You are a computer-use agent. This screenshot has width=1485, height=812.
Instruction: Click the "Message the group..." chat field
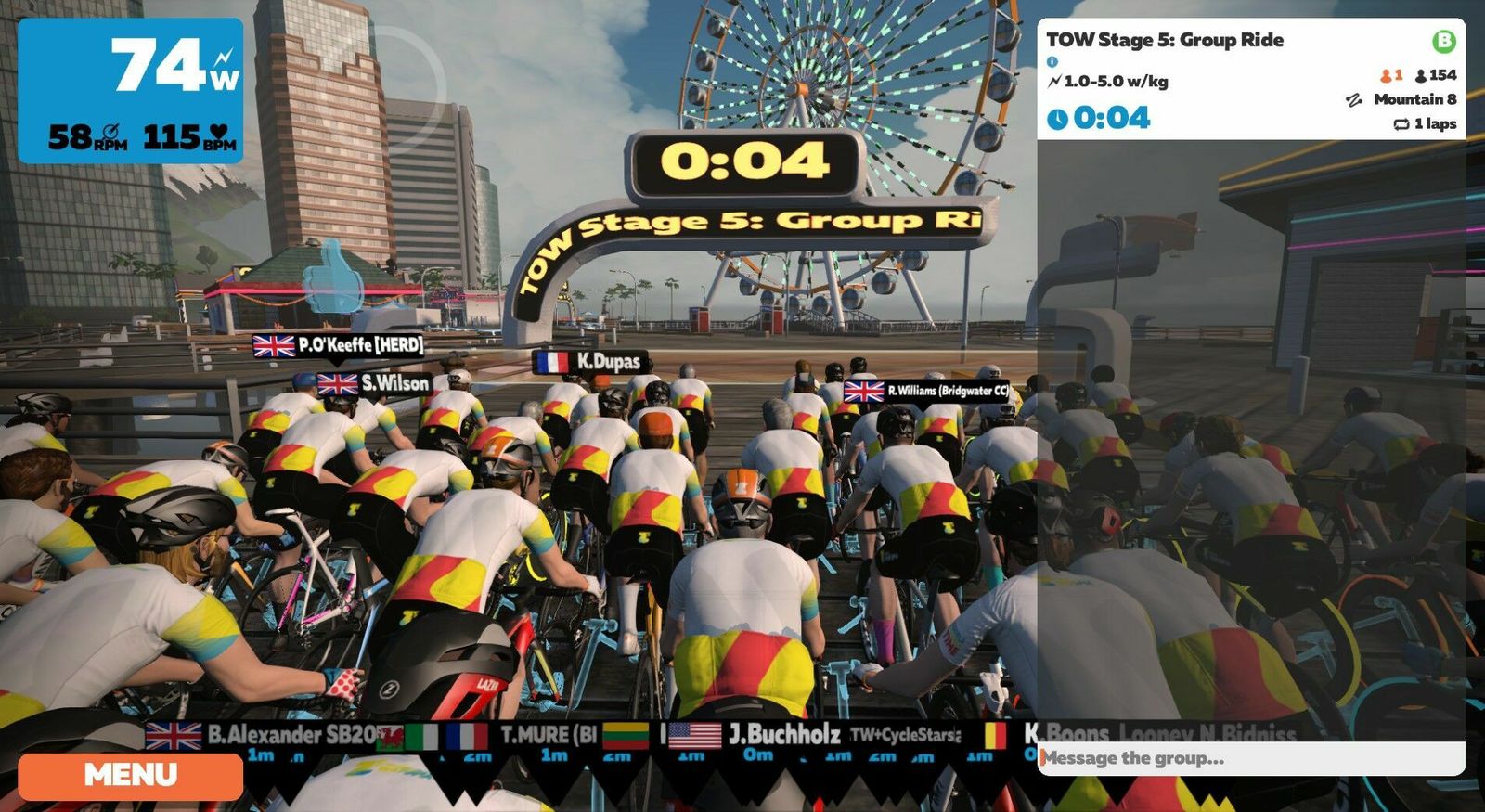(1248, 758)
